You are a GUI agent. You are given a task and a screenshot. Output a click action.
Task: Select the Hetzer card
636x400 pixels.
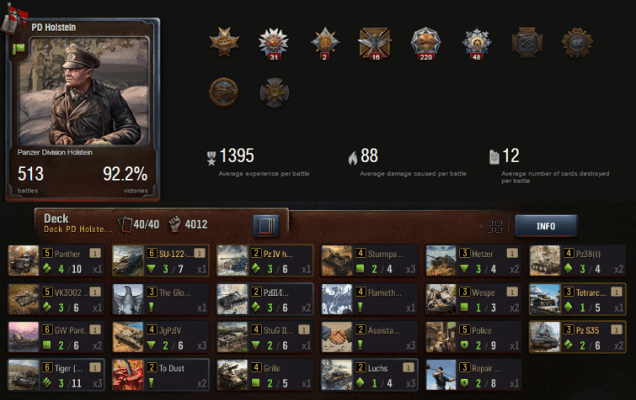(x=473, y=260)
